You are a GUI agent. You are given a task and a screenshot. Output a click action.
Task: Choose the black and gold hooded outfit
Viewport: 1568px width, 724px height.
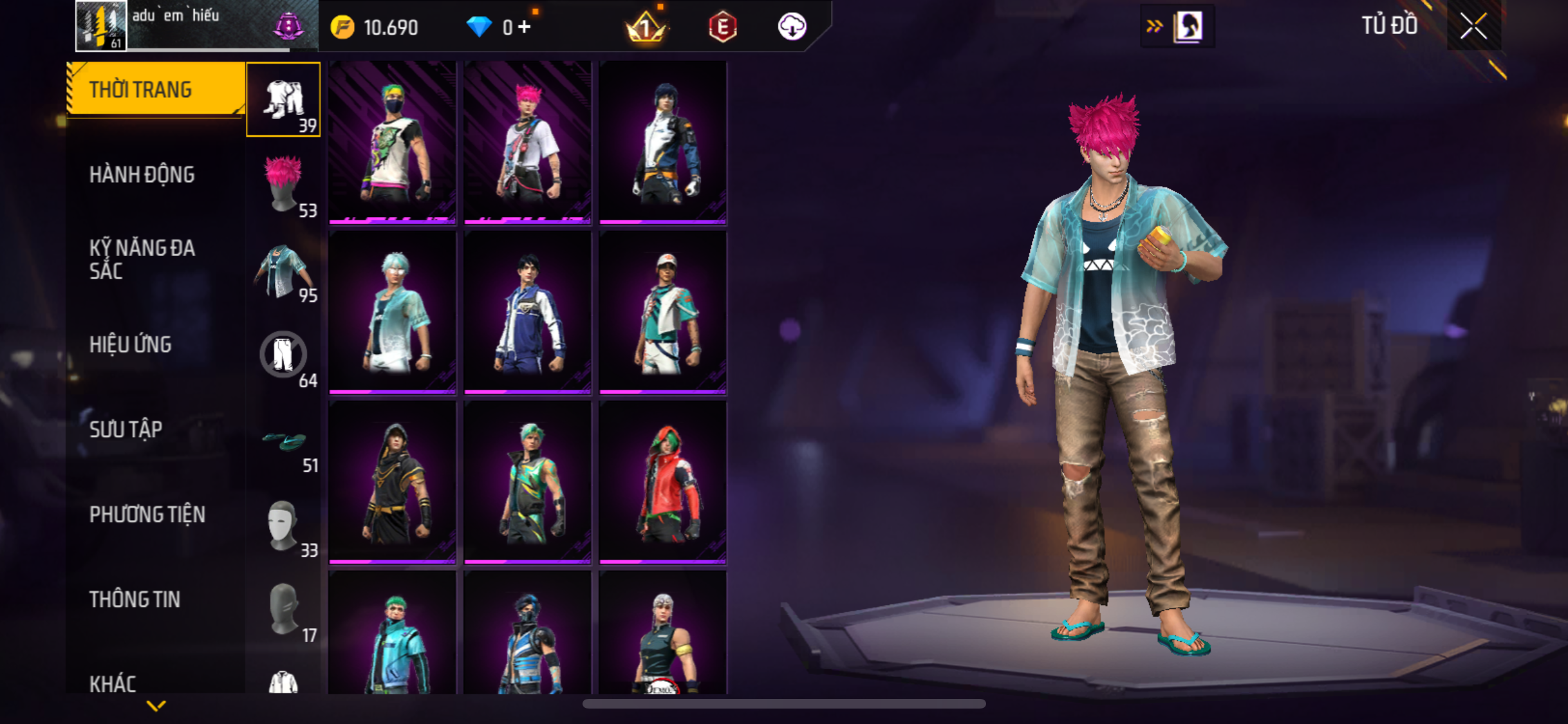pos(393,483)
